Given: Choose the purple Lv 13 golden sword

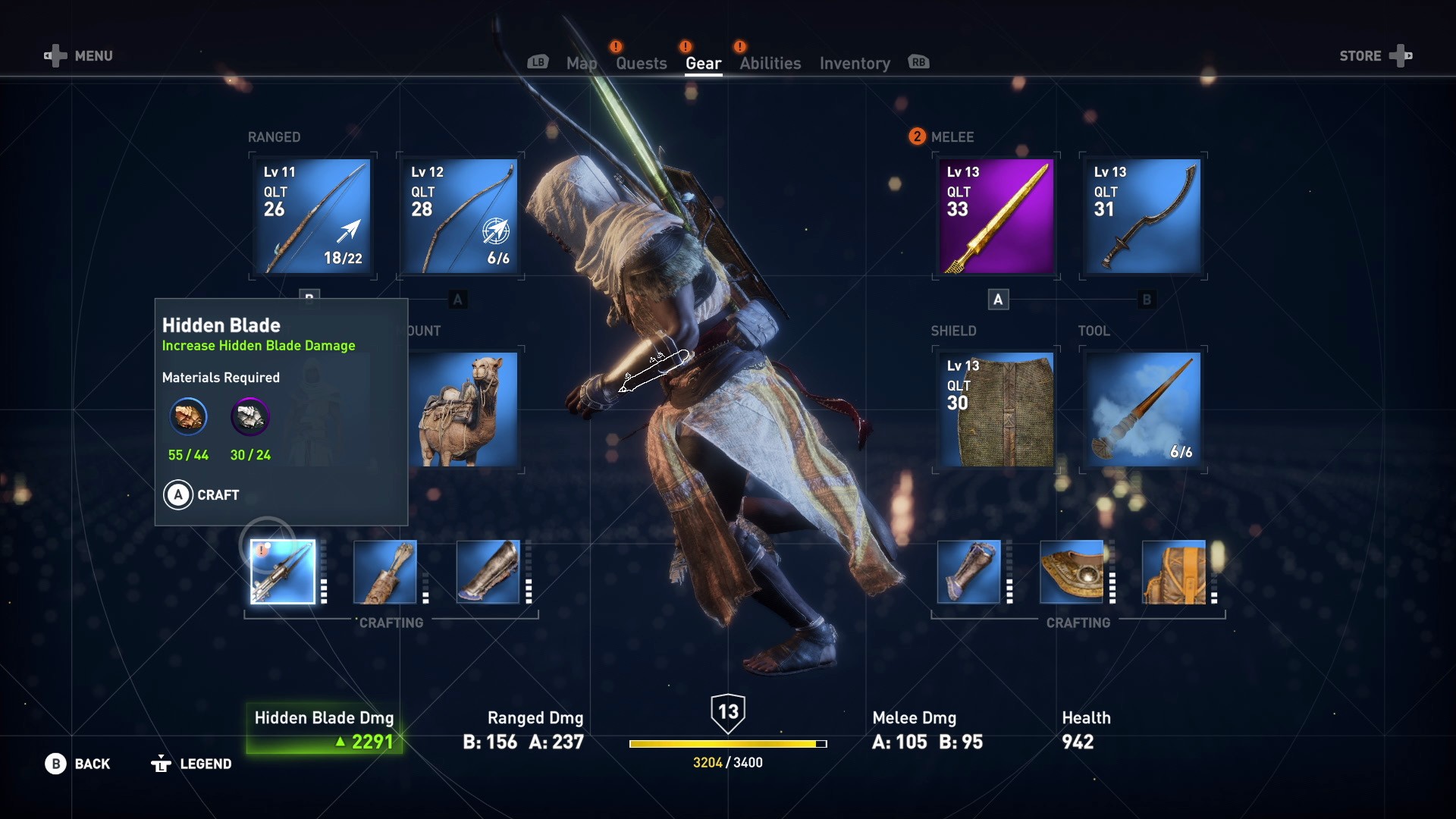Looking at the screenshot, I should point(996,216).
